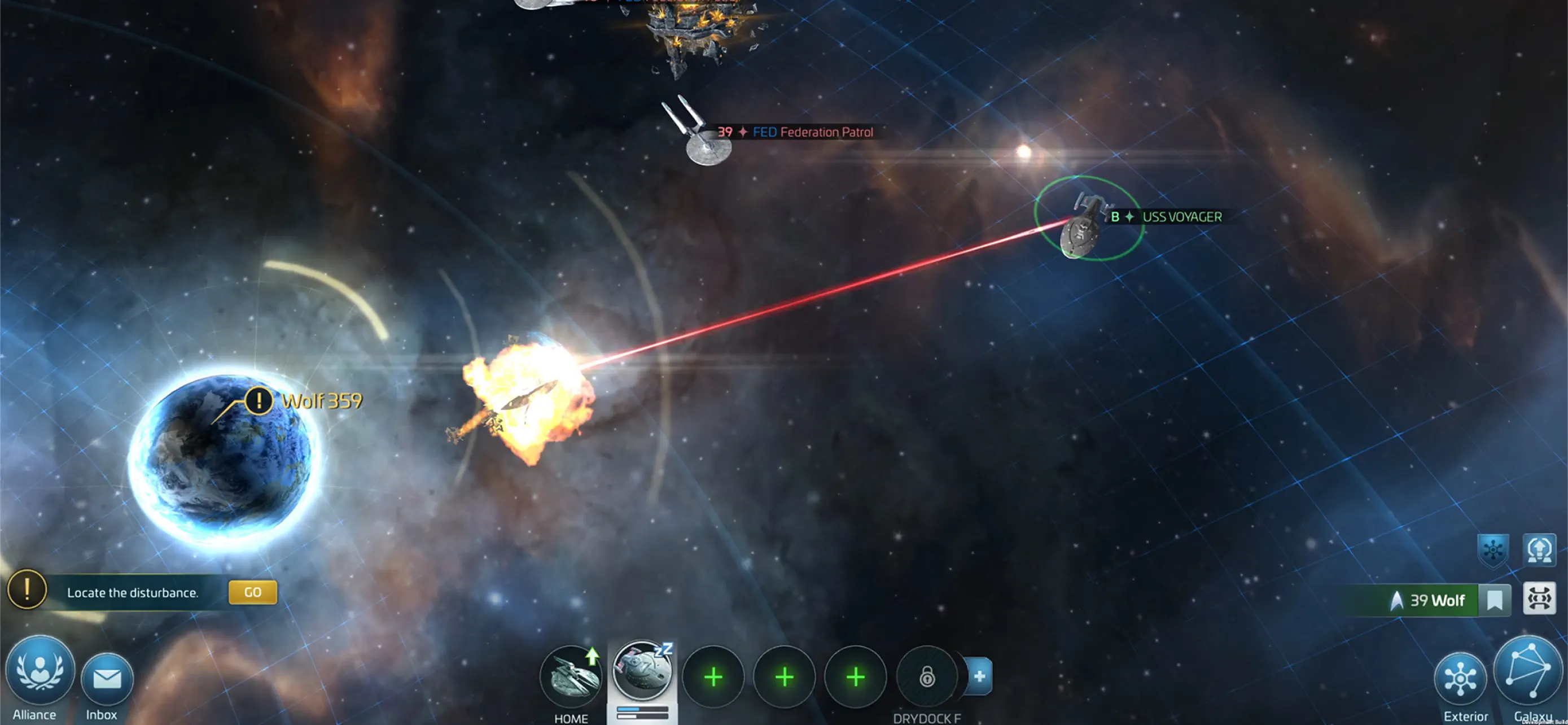Screen dimensions: 1568x725
Task: Click the locked Drydock F padlock slot
Action: click(x=926, y=677)
